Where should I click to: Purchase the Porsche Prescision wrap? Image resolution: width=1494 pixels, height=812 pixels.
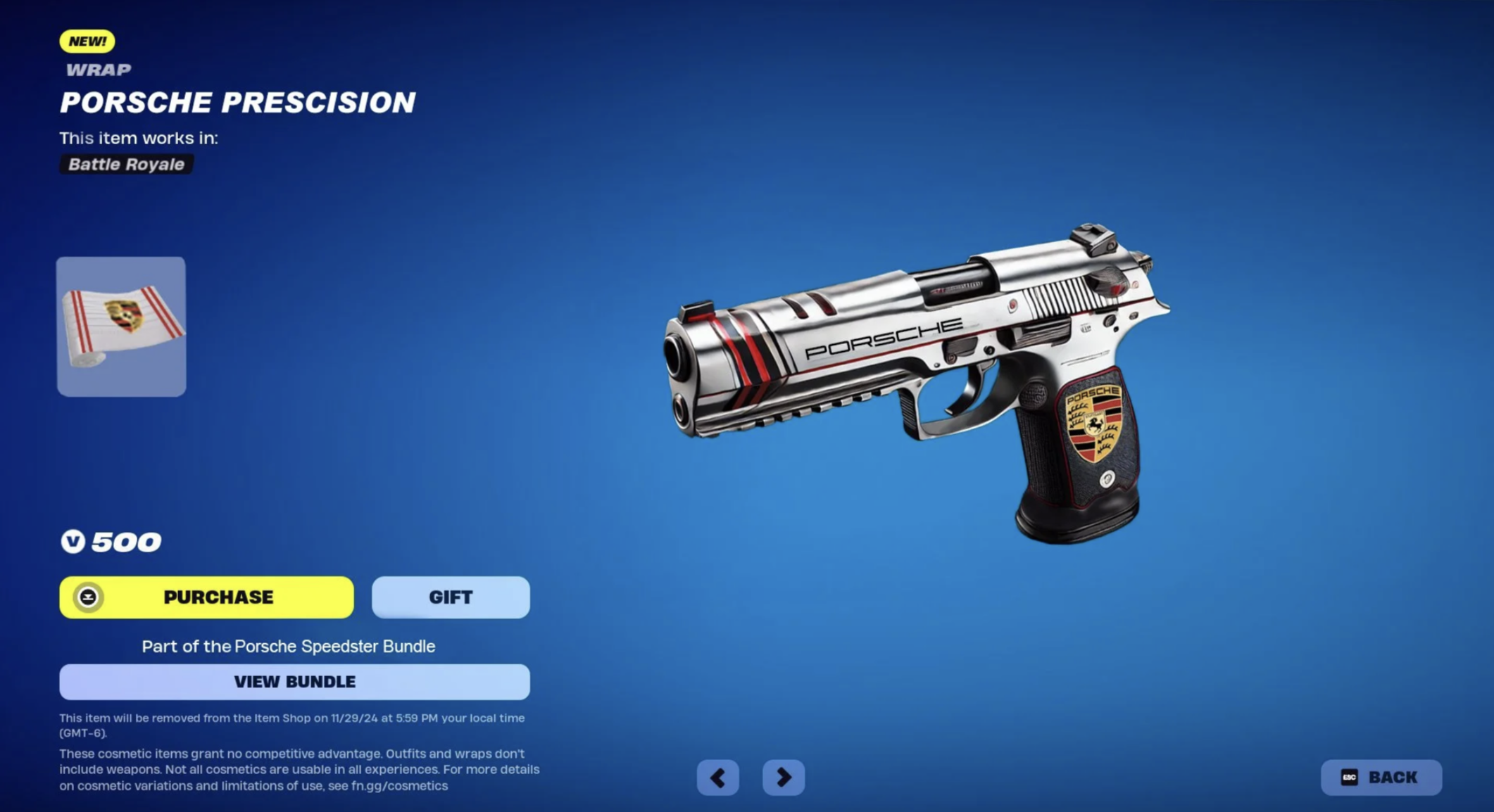(x=206, y=597)
